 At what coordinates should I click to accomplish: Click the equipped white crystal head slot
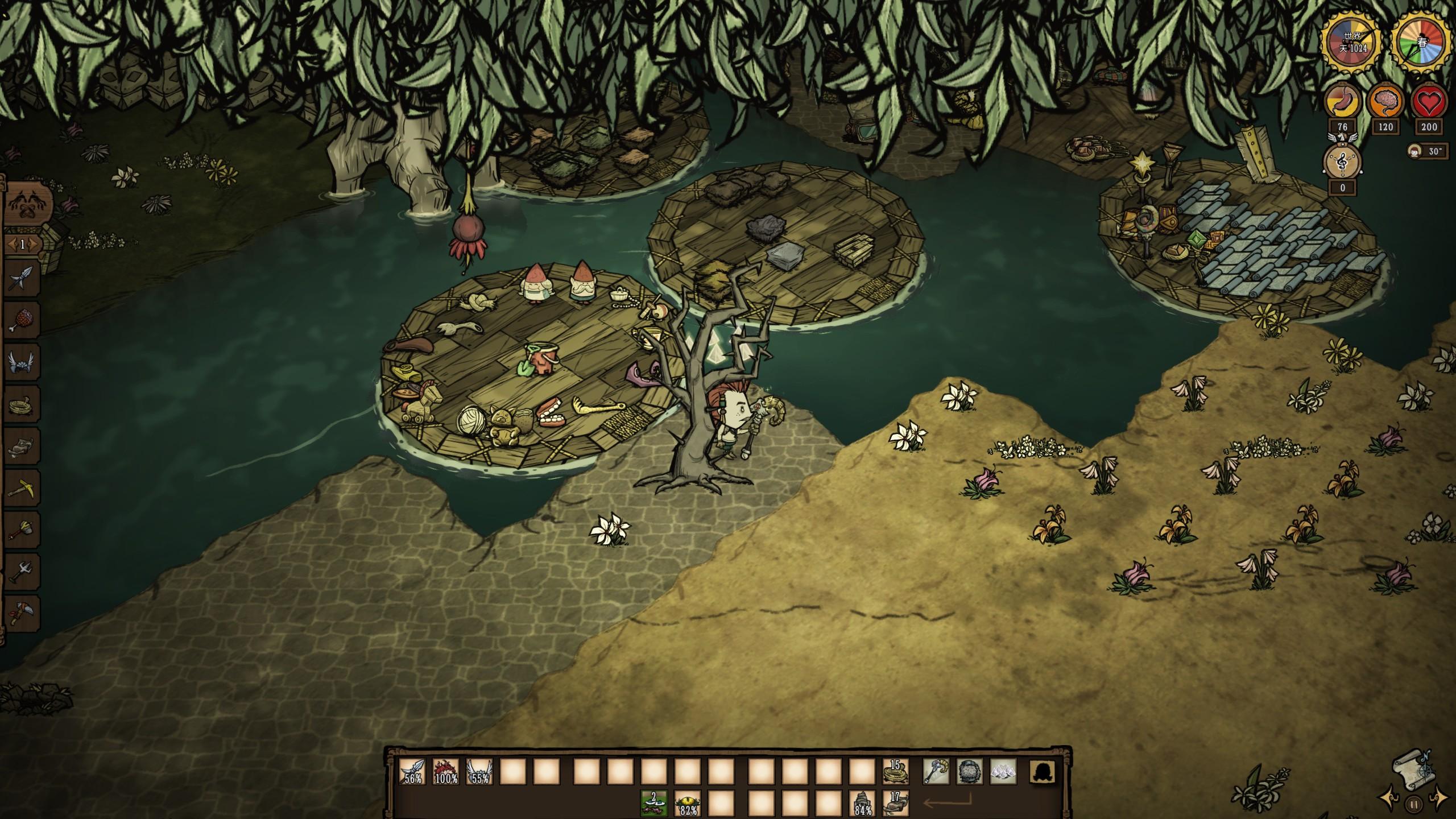(1003, 772)
